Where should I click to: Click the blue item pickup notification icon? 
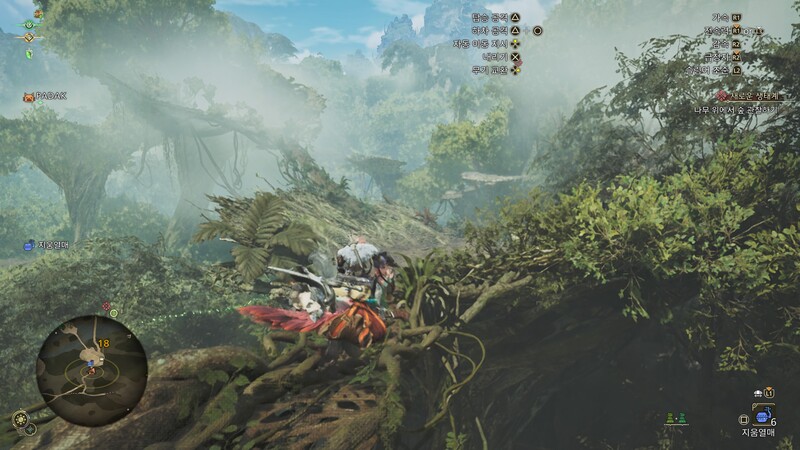click(30, 245)
